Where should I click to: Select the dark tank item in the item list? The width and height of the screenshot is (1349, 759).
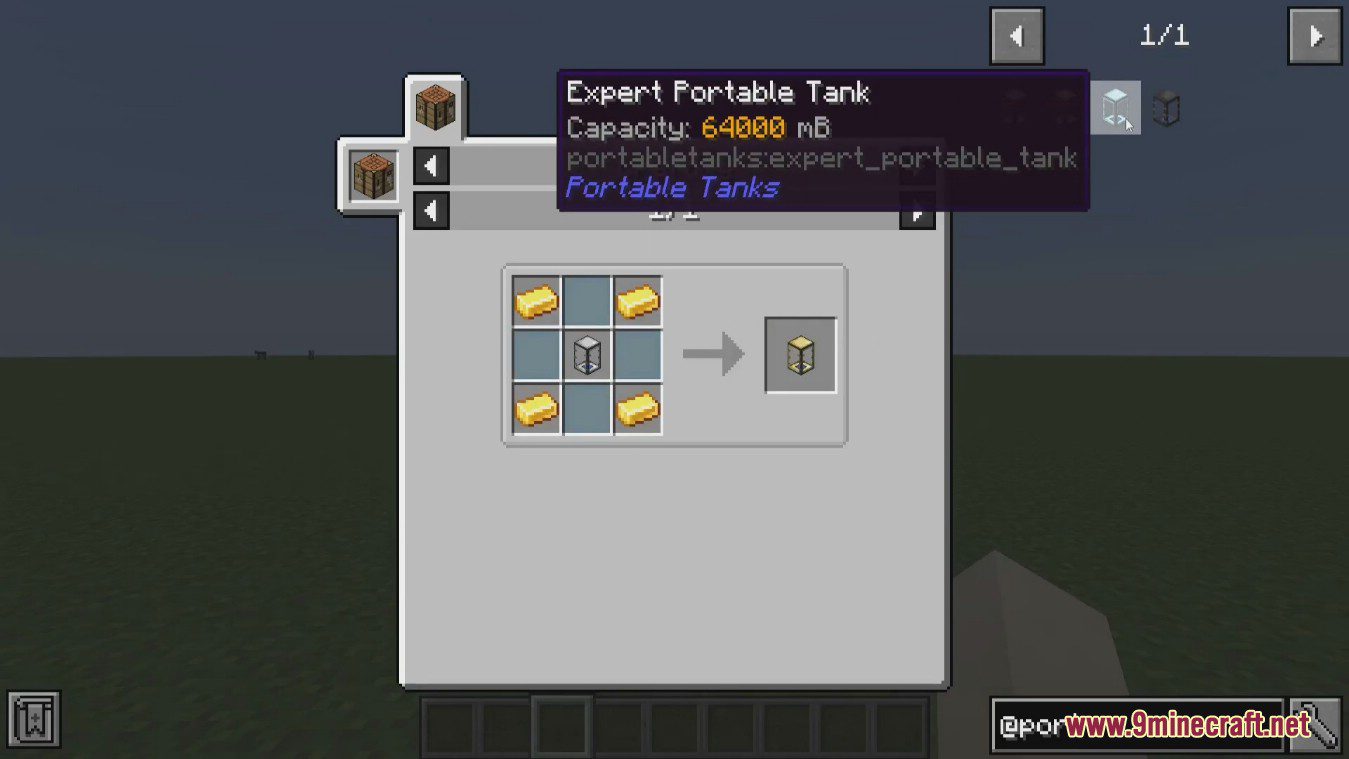[1166, 108]
